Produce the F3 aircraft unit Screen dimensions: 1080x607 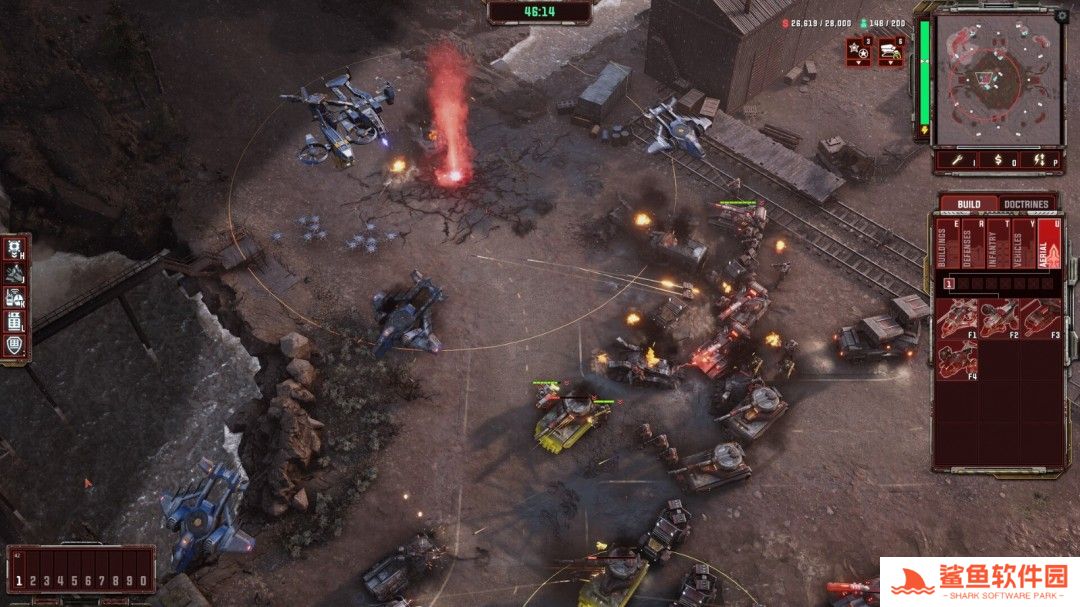[1039, 318]
